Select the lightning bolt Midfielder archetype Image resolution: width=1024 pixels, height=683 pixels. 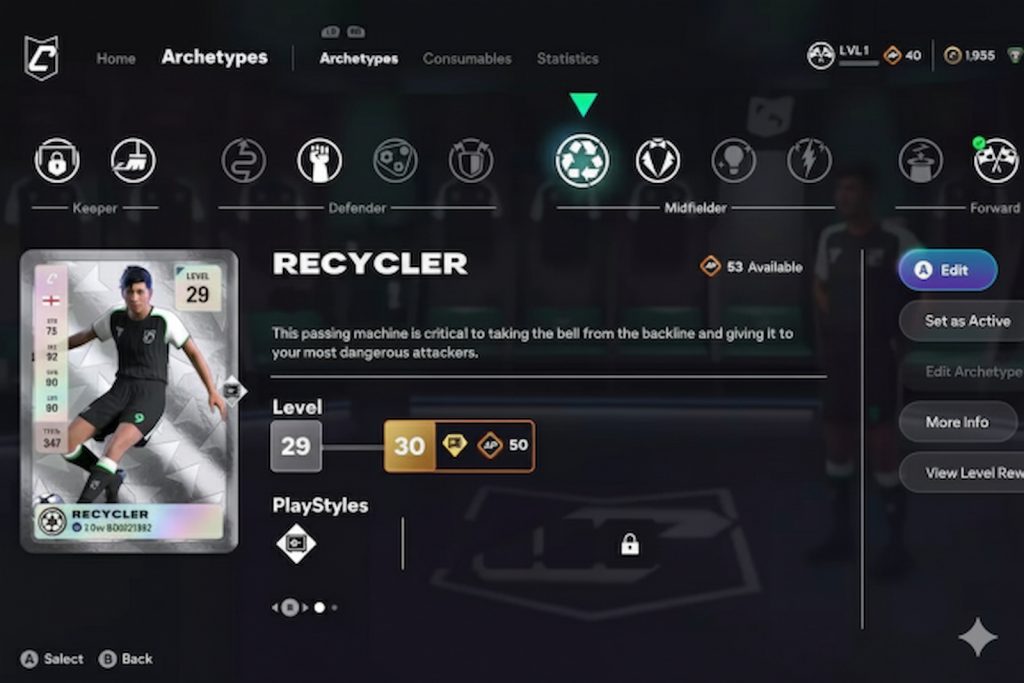tap(809, 160)
